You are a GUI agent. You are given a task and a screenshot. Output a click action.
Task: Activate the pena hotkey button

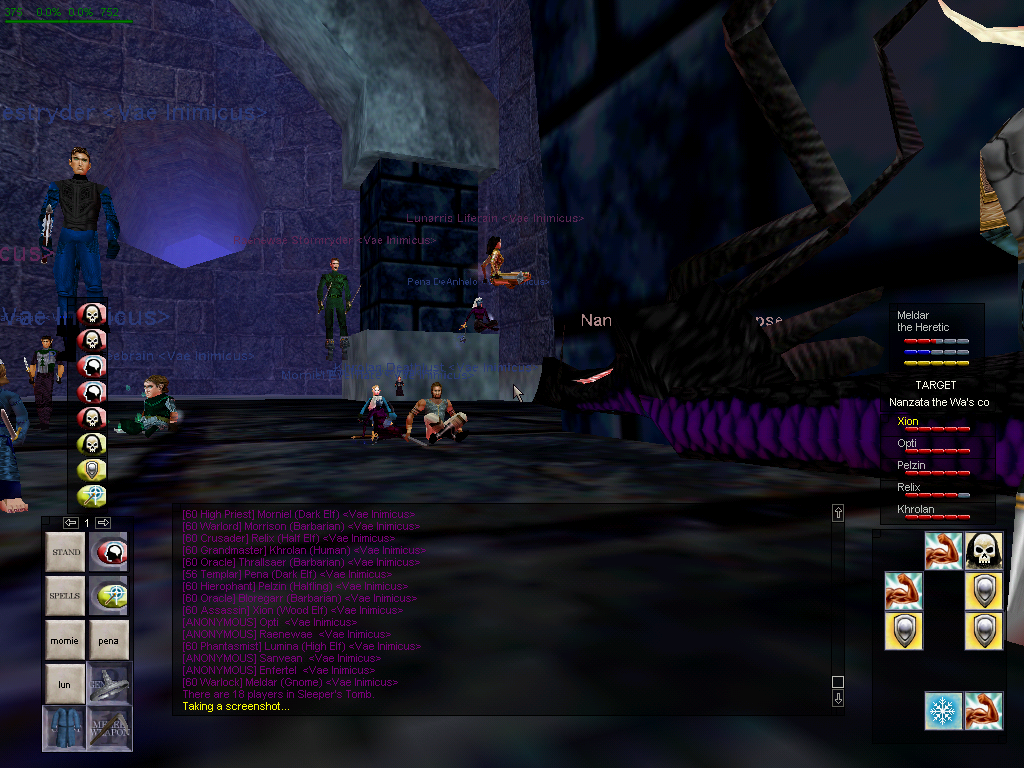click(x=109, y=640)
